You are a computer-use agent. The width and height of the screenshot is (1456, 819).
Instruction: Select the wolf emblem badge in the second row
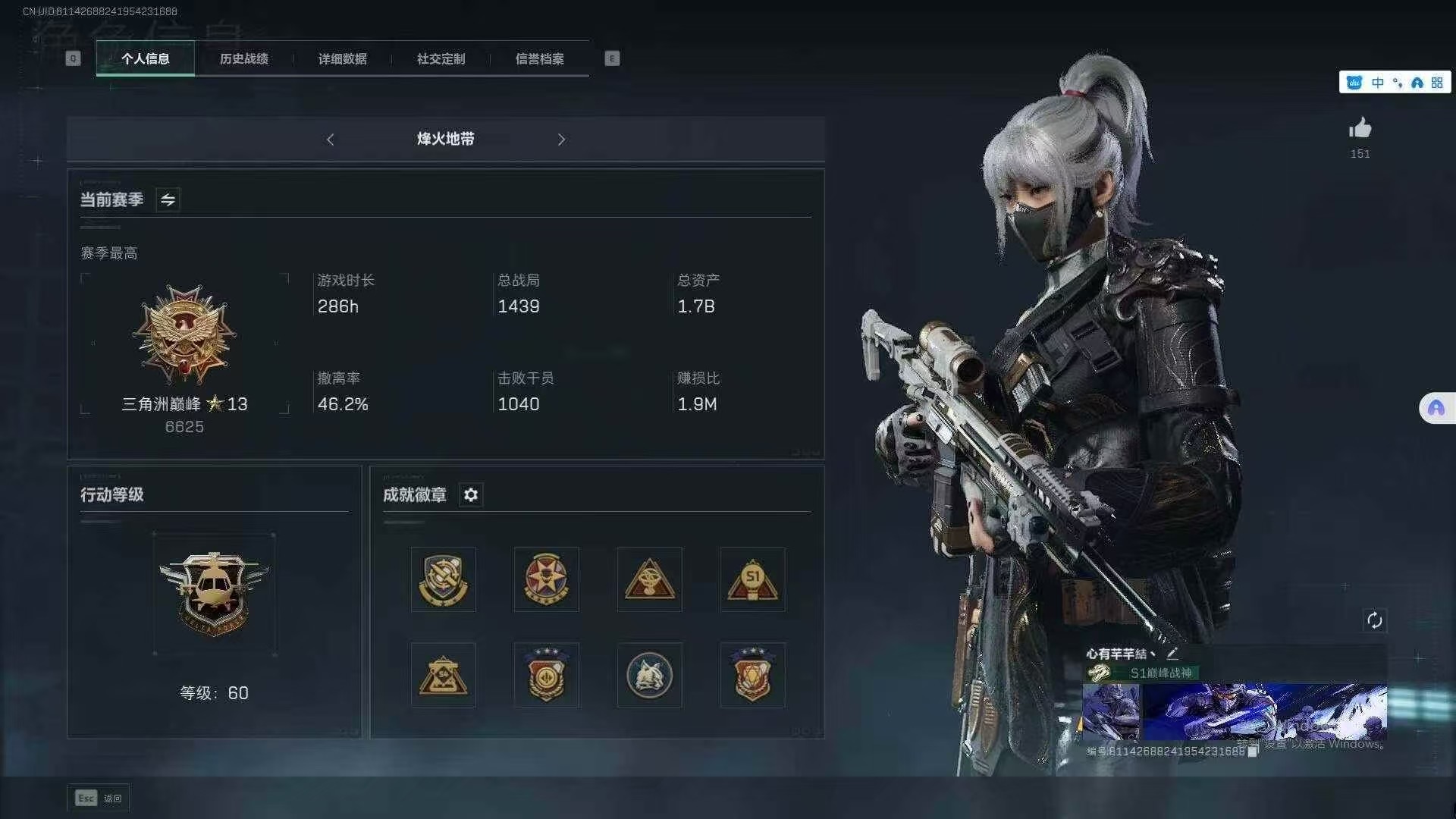click(x=649, y=674)
